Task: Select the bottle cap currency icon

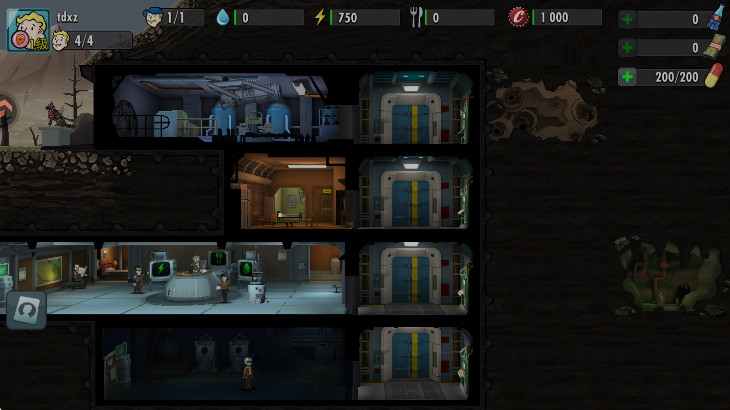Action: click(518, 17)
